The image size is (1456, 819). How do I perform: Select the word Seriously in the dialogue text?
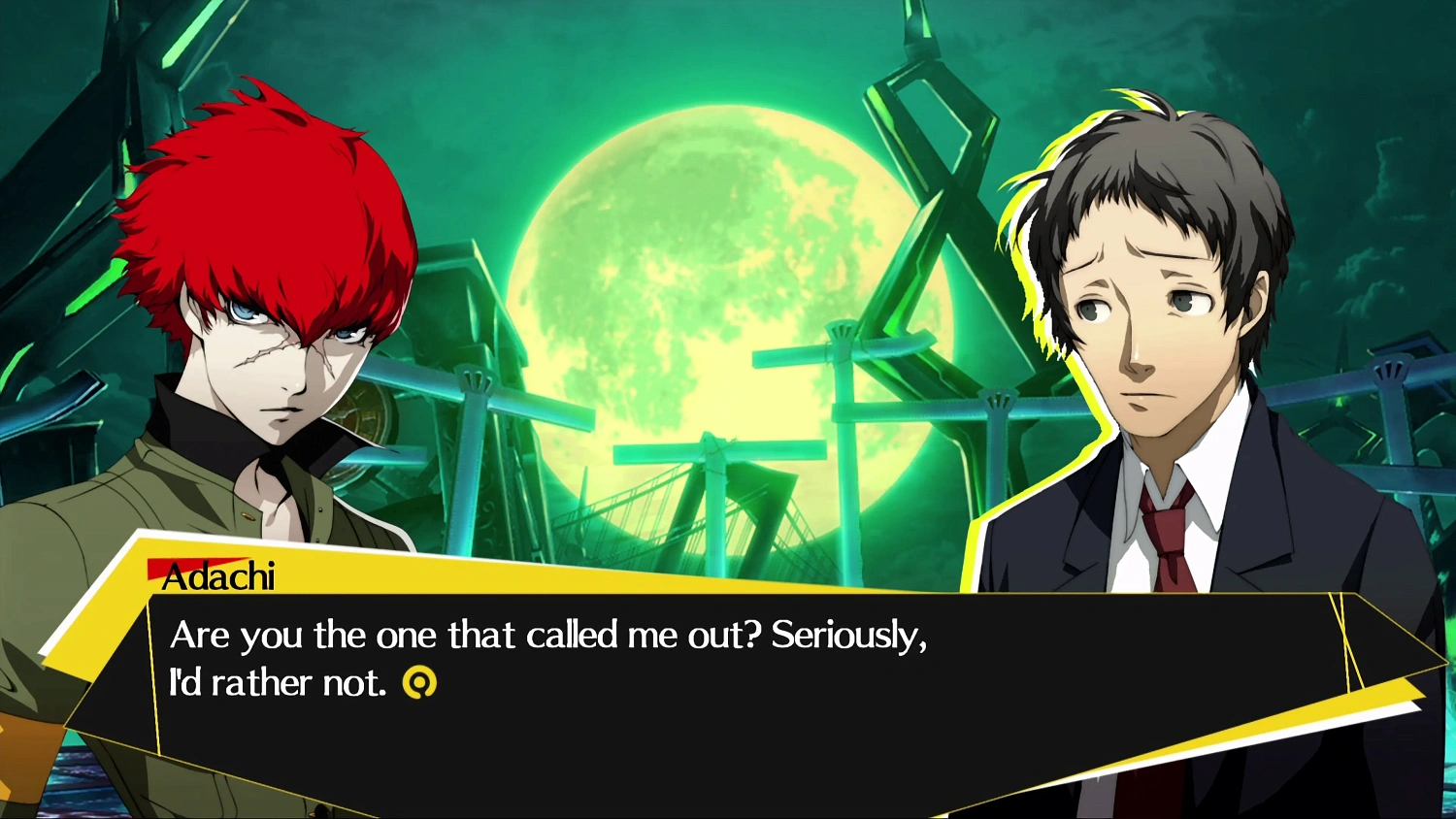pos(847,636)
